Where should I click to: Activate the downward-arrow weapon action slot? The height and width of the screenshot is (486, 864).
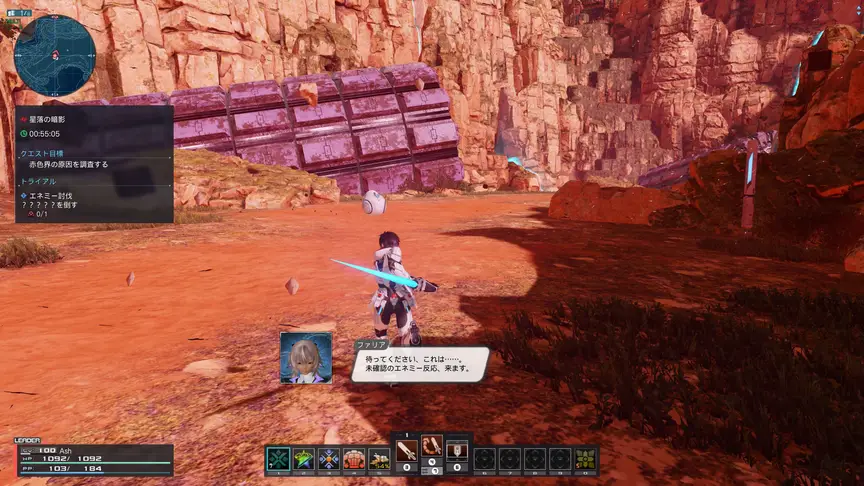pyautogui.click(x=457, y=449)
